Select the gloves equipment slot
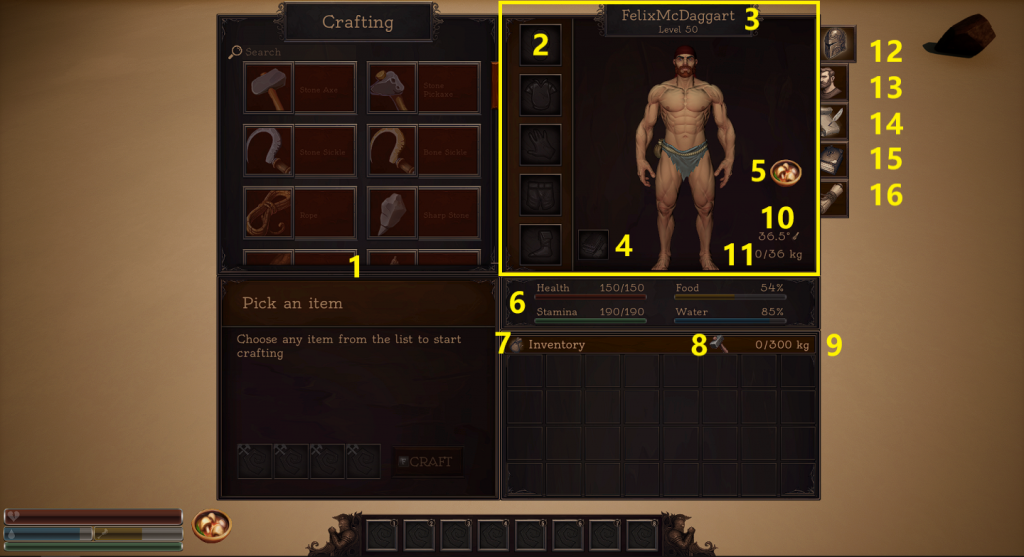 [x=540, y=145]
